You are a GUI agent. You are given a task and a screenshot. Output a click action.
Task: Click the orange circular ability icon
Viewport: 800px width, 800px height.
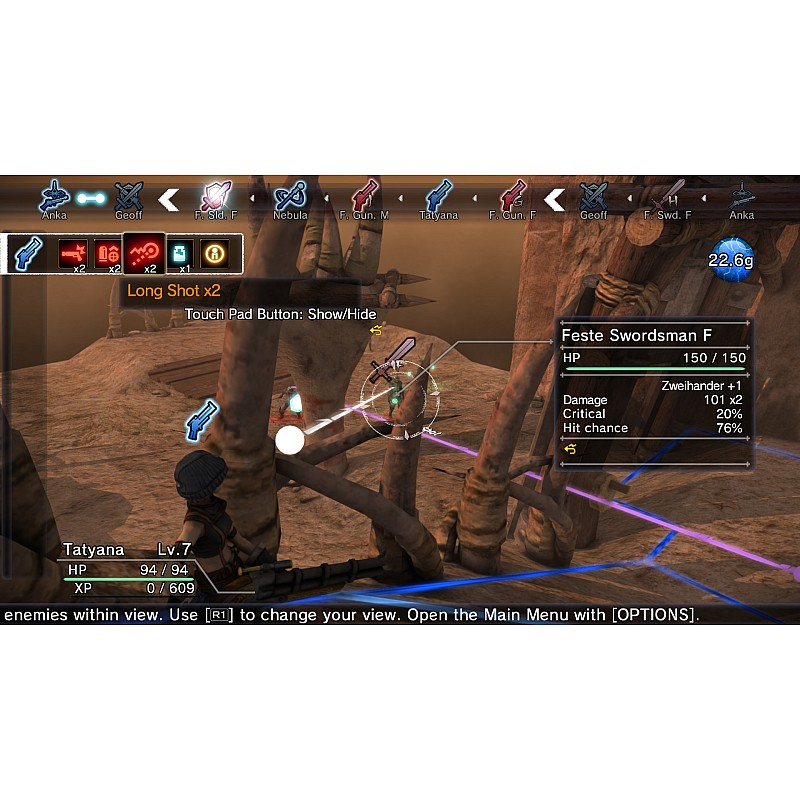coord(214,254)
